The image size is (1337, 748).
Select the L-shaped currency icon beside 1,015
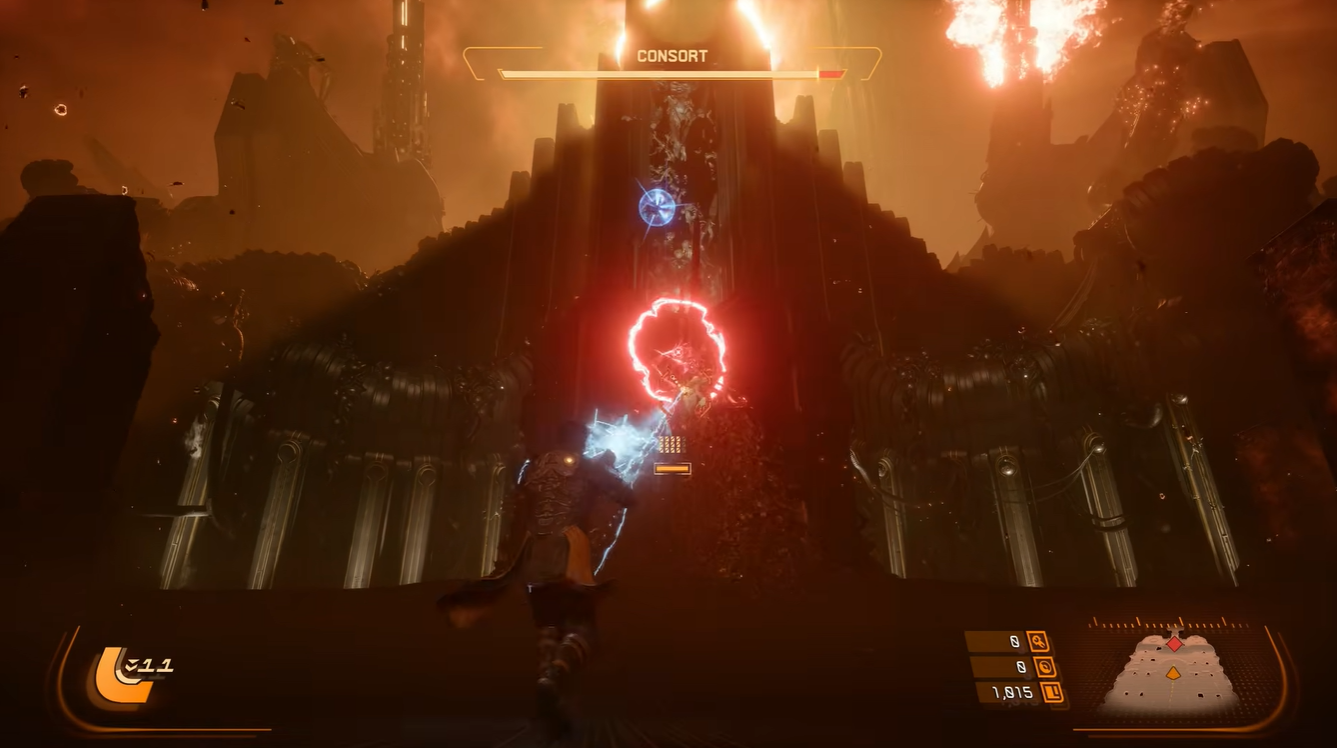(1050, 692)
